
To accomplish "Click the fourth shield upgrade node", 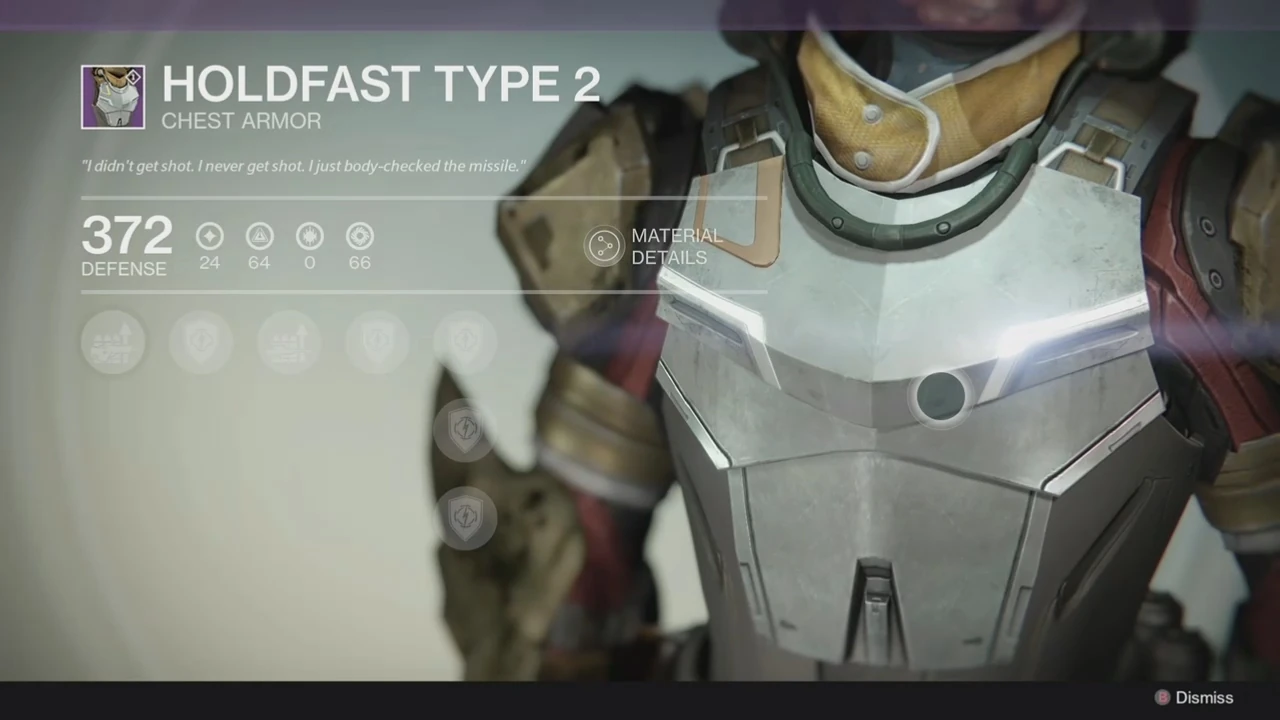I will 377,341.
